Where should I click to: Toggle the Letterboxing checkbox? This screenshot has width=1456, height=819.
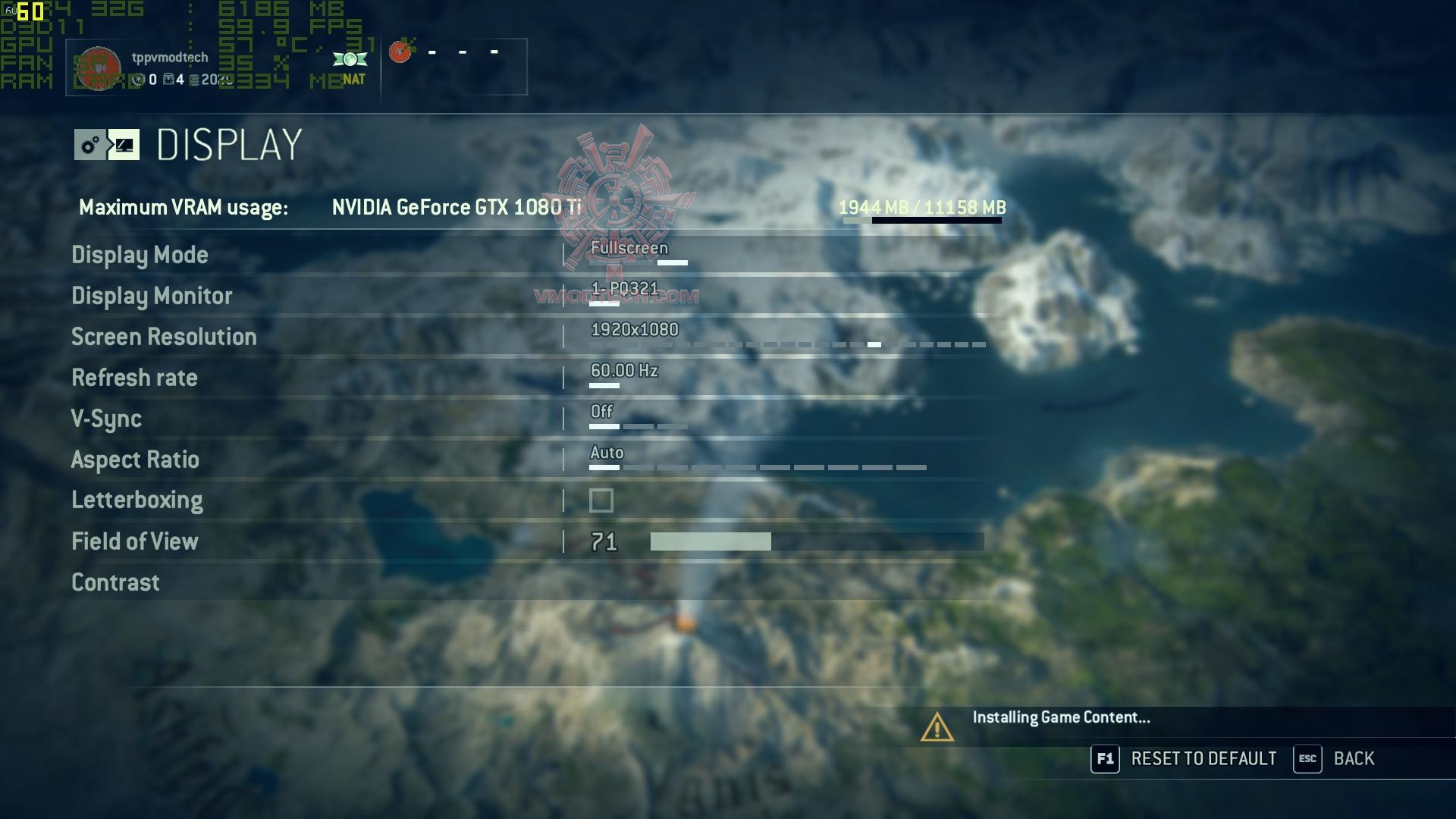pyautogui.click(x=601, y=500)
